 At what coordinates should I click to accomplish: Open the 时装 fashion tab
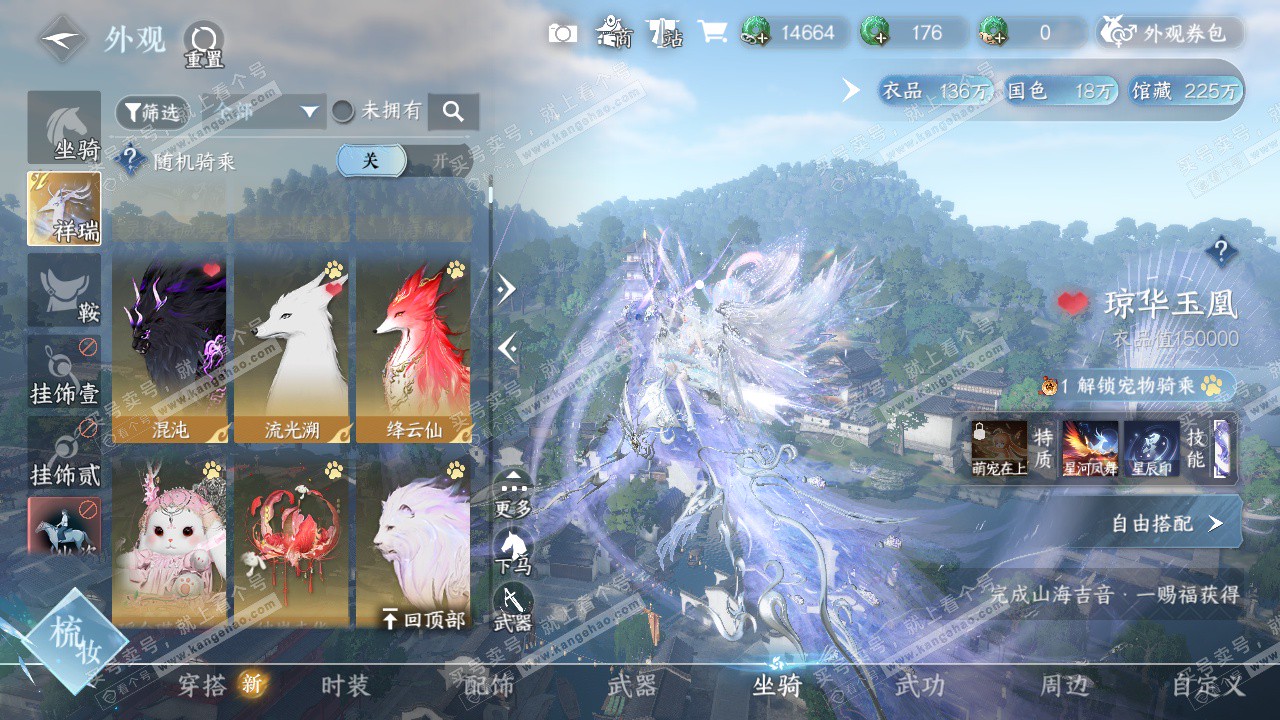(345, 686)
